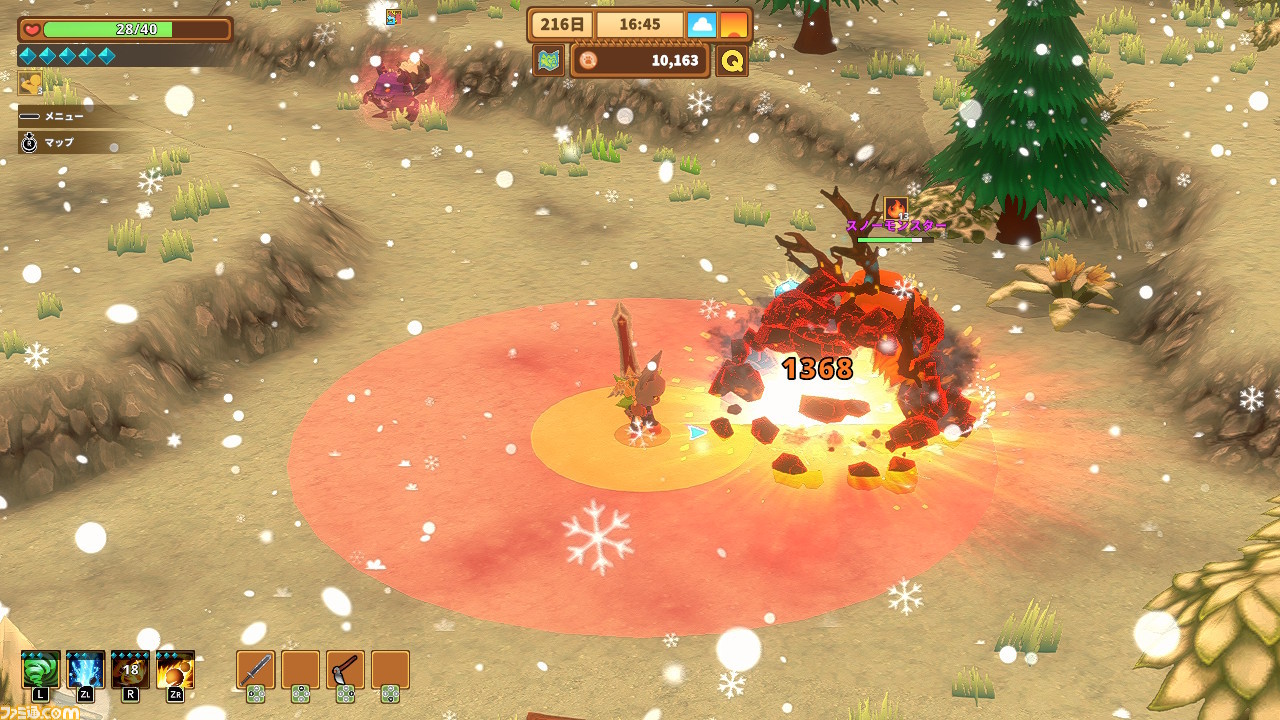
Task: Activate the fiery meteor skill
Action: (176, 669)
